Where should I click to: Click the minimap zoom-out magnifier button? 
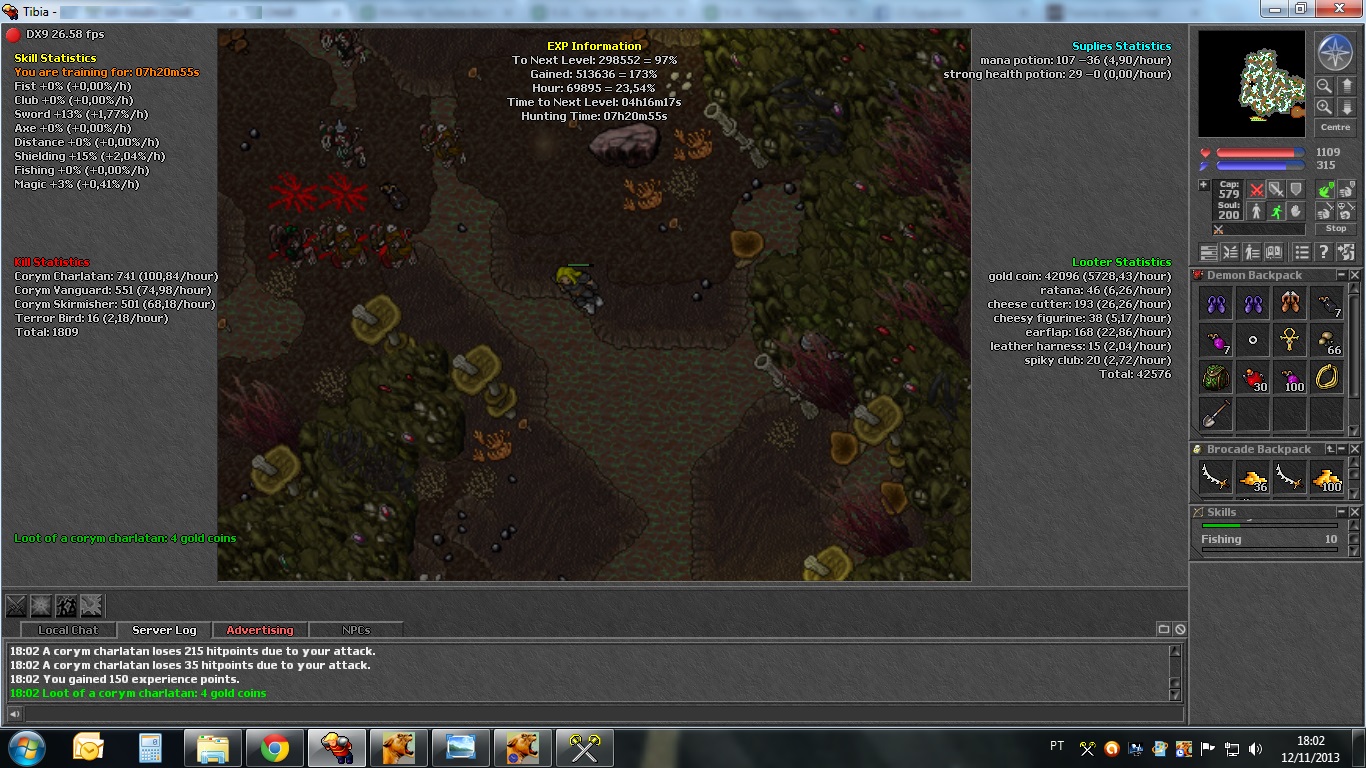1324,86
